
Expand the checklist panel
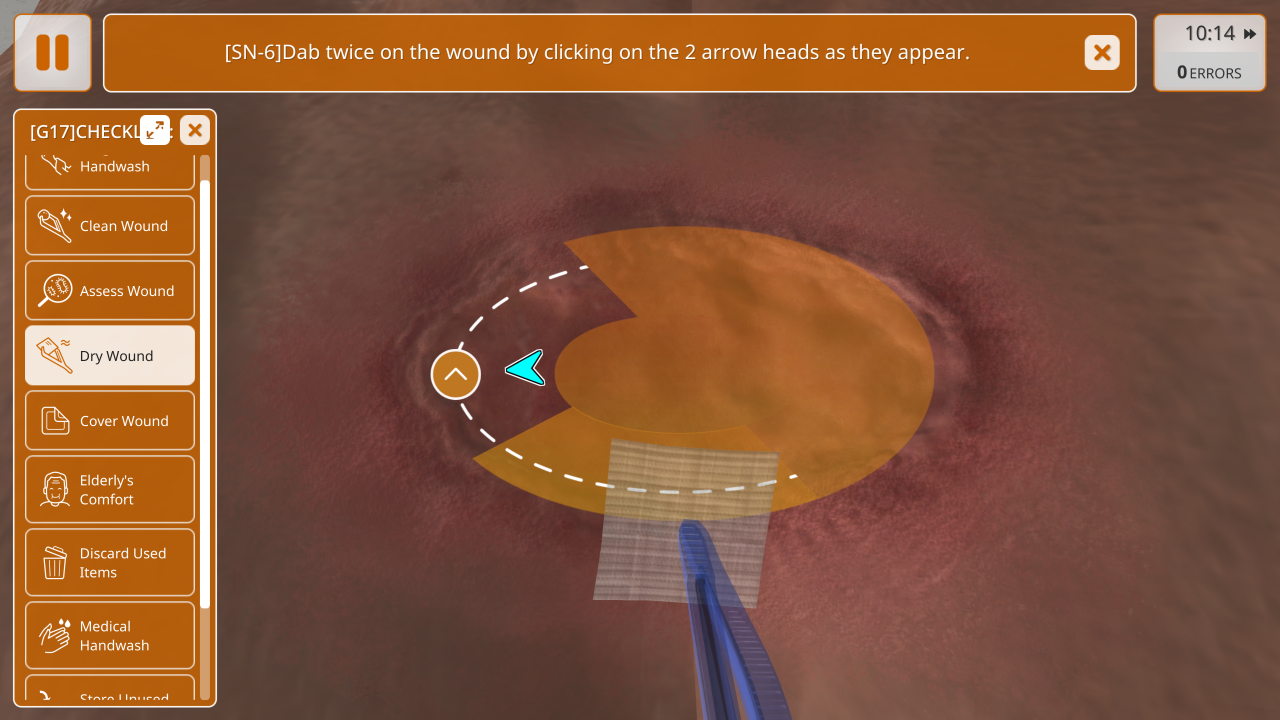click(x=155, y=130)
